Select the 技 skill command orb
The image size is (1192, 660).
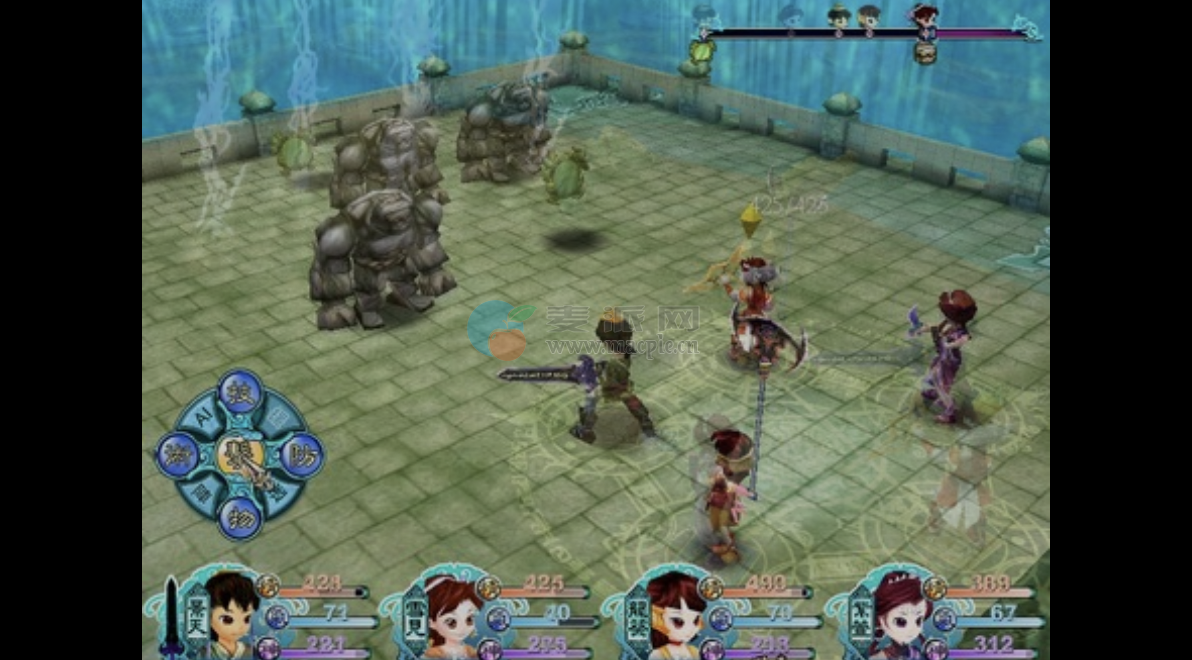(239, 392)
